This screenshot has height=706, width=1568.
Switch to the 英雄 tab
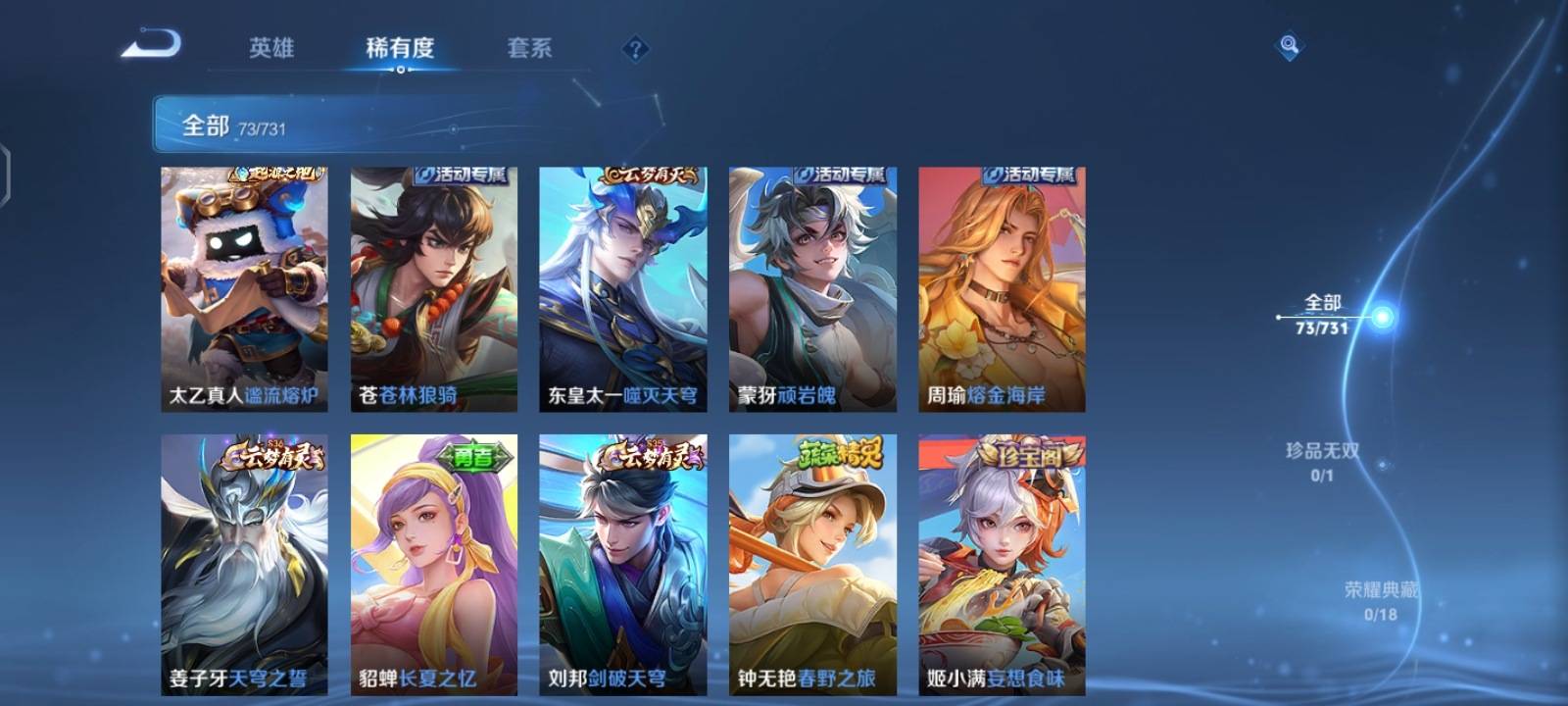274,46
